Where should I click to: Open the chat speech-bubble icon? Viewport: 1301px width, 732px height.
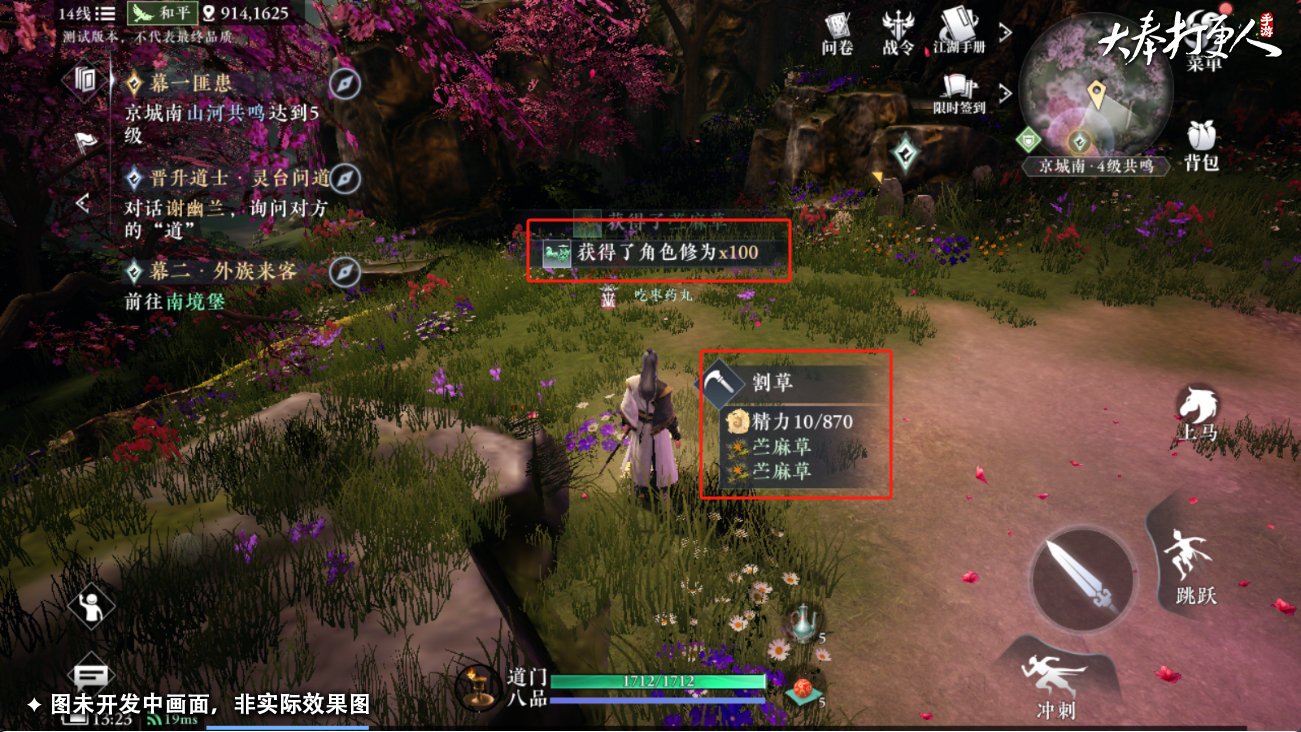91,677
